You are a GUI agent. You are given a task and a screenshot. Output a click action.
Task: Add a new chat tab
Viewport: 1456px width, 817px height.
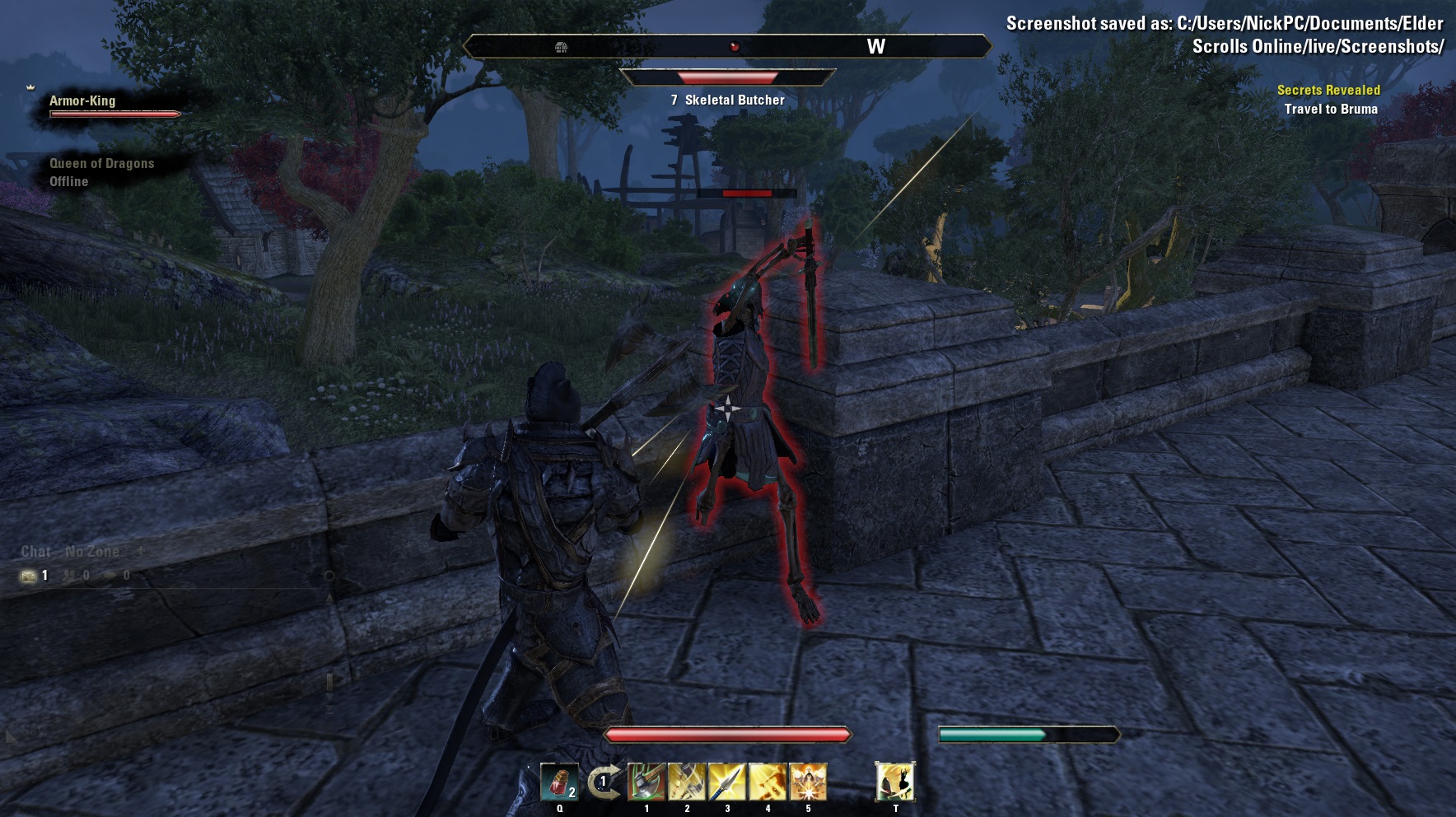pos(141,551)
